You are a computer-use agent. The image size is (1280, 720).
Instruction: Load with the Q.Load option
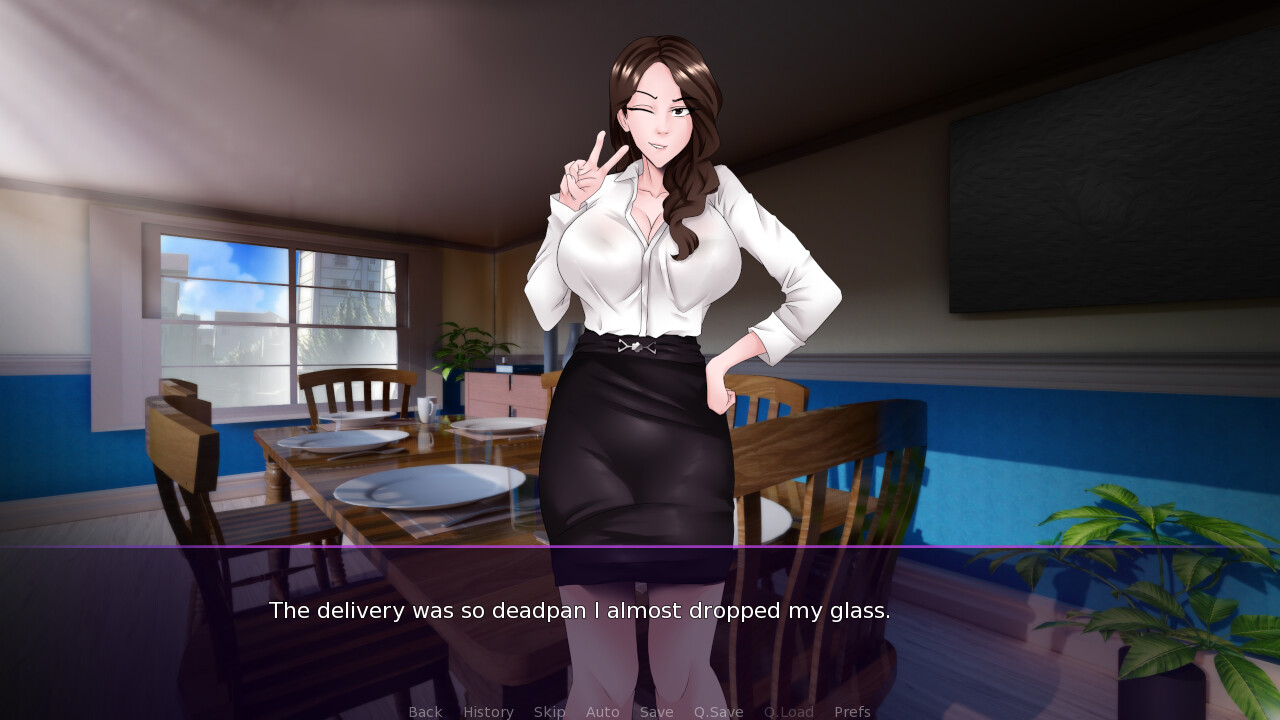point(788,711)
